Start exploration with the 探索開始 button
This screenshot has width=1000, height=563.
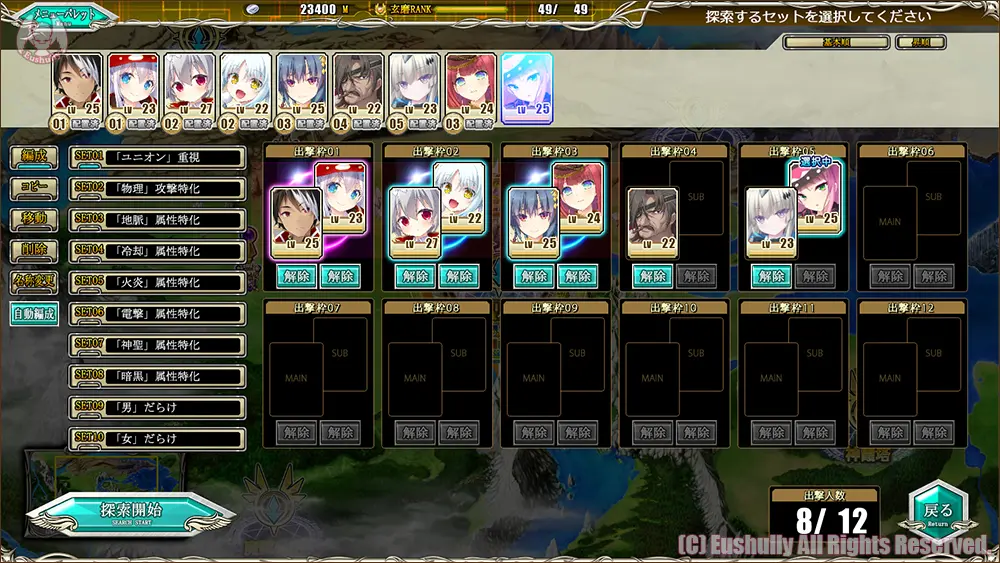click(130, 511)
